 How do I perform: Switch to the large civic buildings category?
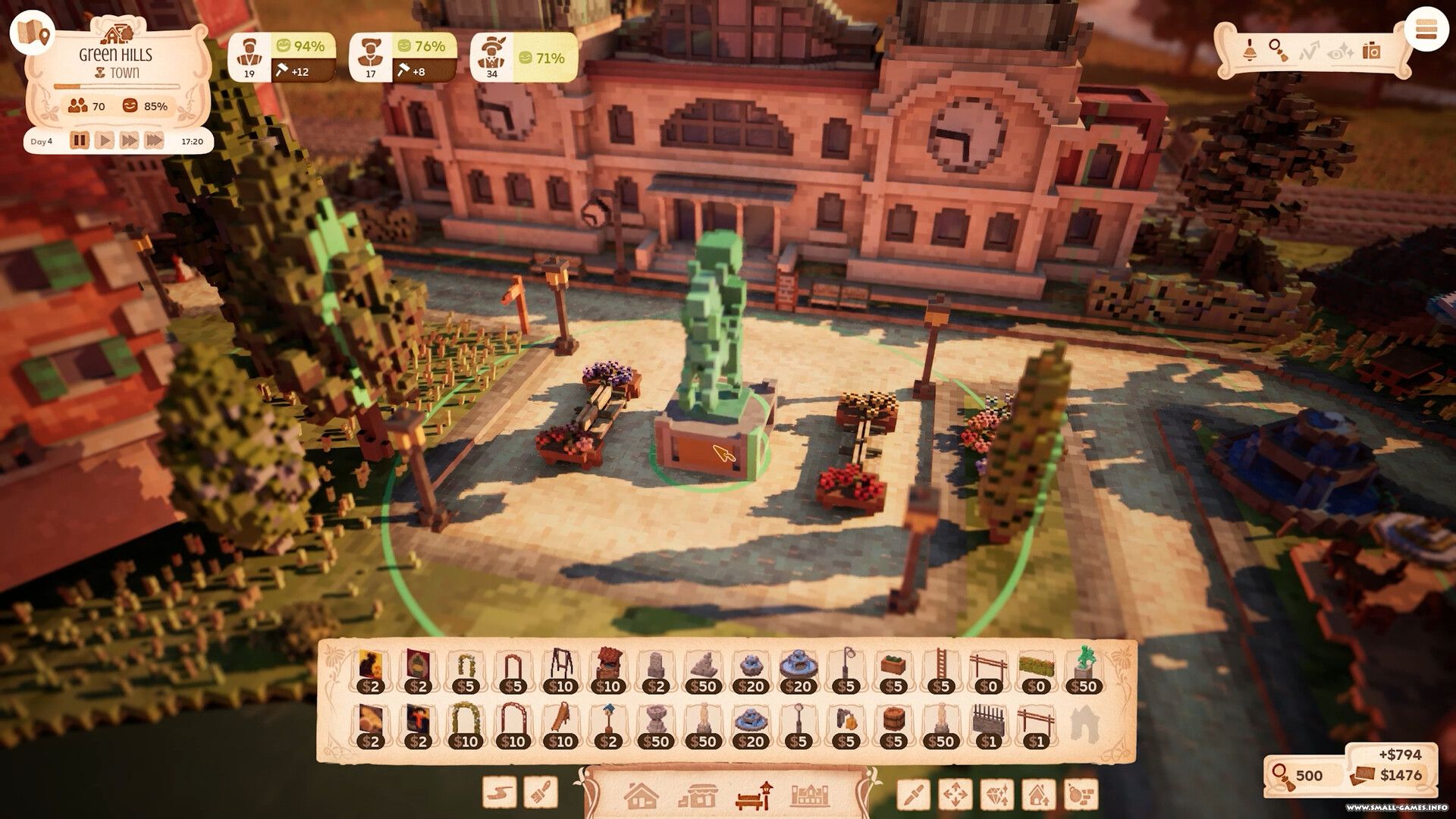coord(810,795)
